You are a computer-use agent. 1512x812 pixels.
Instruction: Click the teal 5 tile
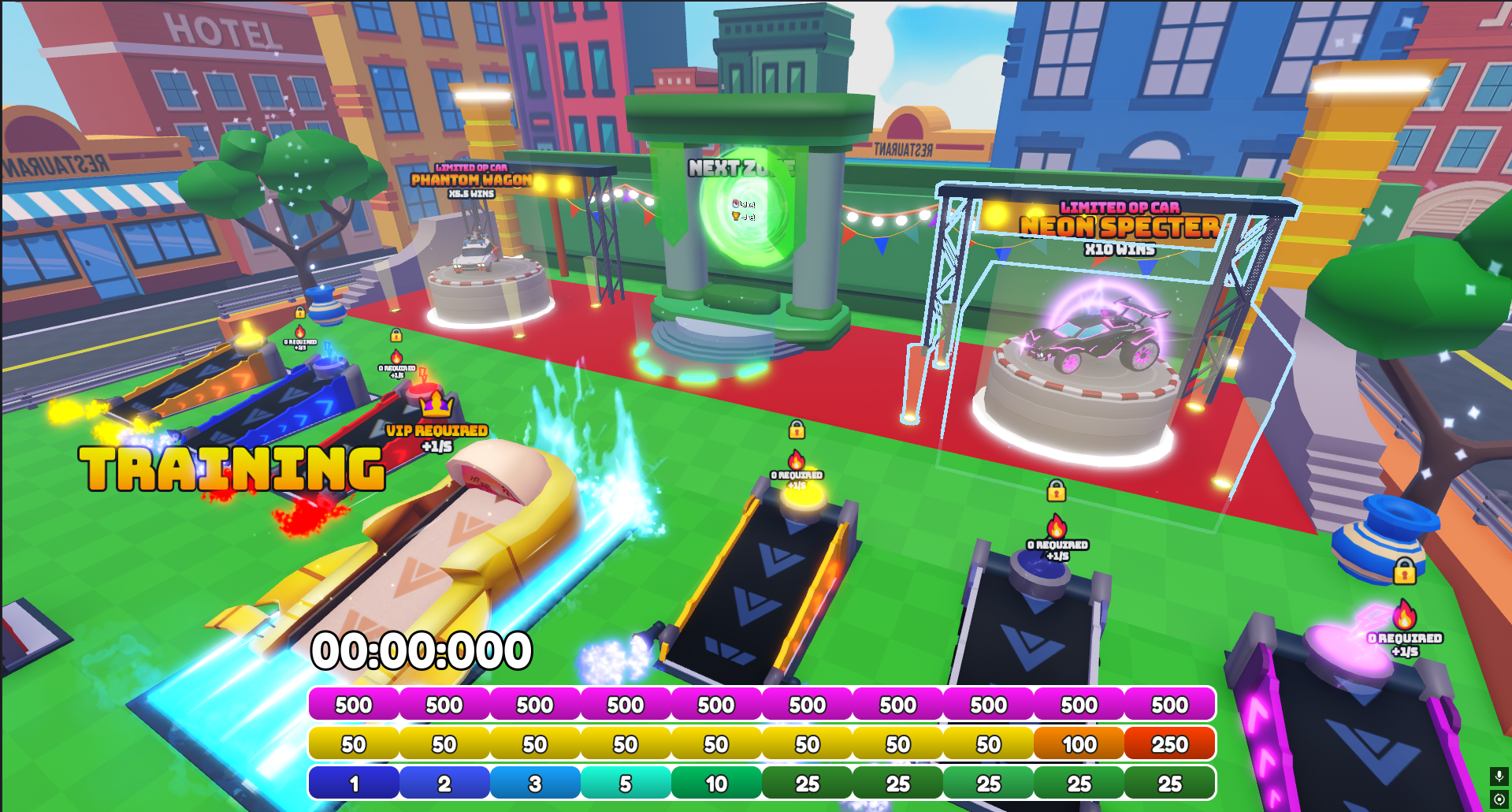click(x=626, y=784)
